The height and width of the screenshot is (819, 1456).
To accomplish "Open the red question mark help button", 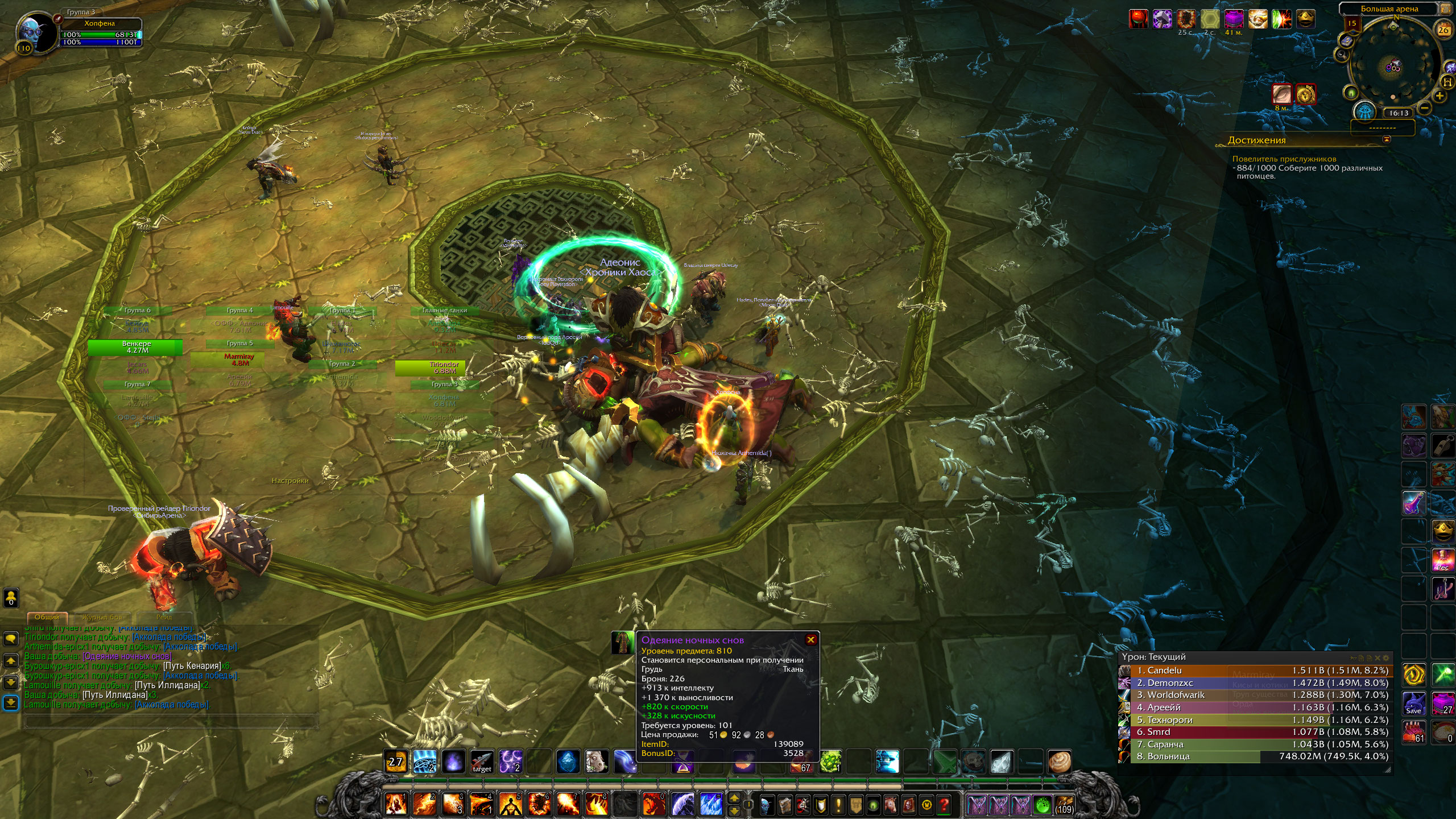I will 944,805.
